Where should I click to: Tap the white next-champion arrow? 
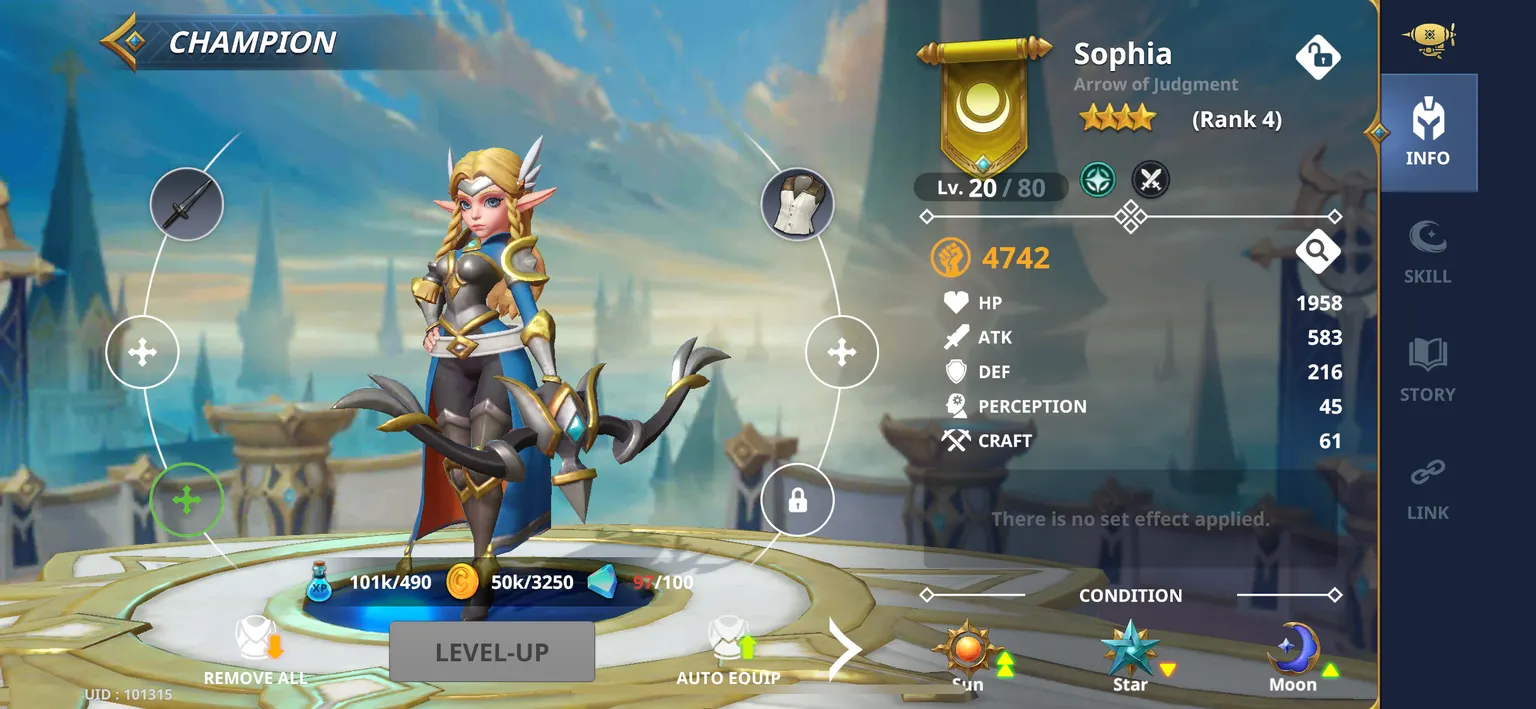point(844,650)
